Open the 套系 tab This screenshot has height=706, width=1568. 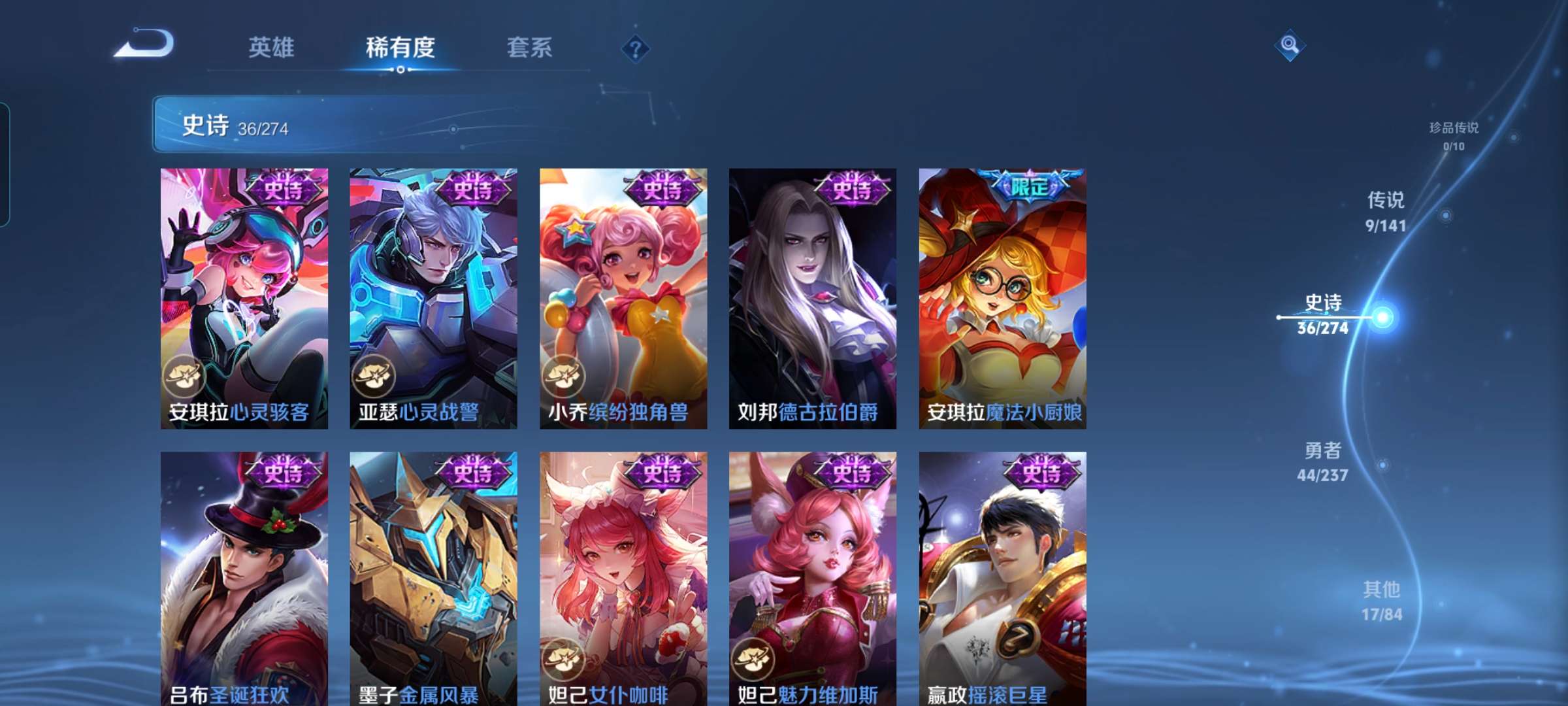pos(529,47)
